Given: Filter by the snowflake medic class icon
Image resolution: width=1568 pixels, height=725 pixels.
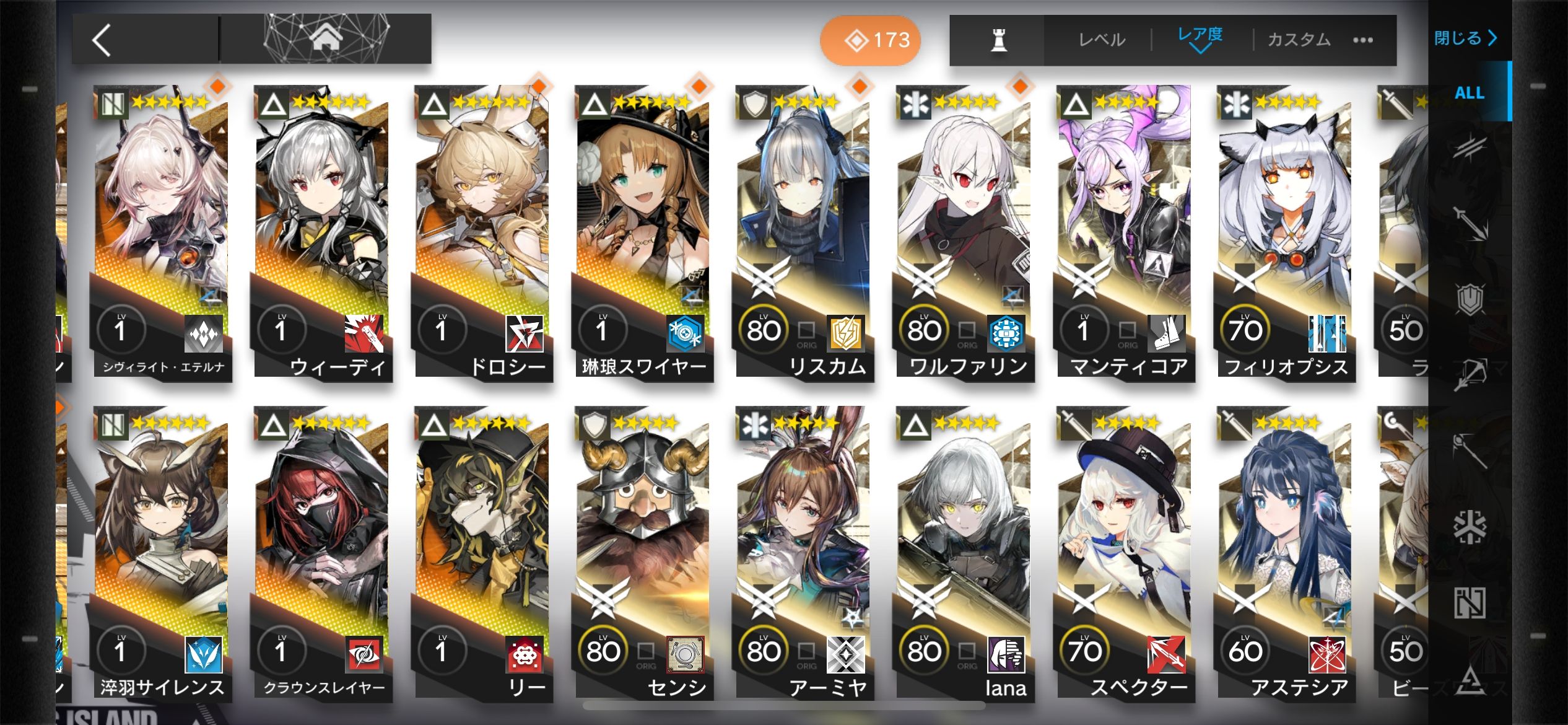Looking at the screenshot, I should [x=1470, y=527].
